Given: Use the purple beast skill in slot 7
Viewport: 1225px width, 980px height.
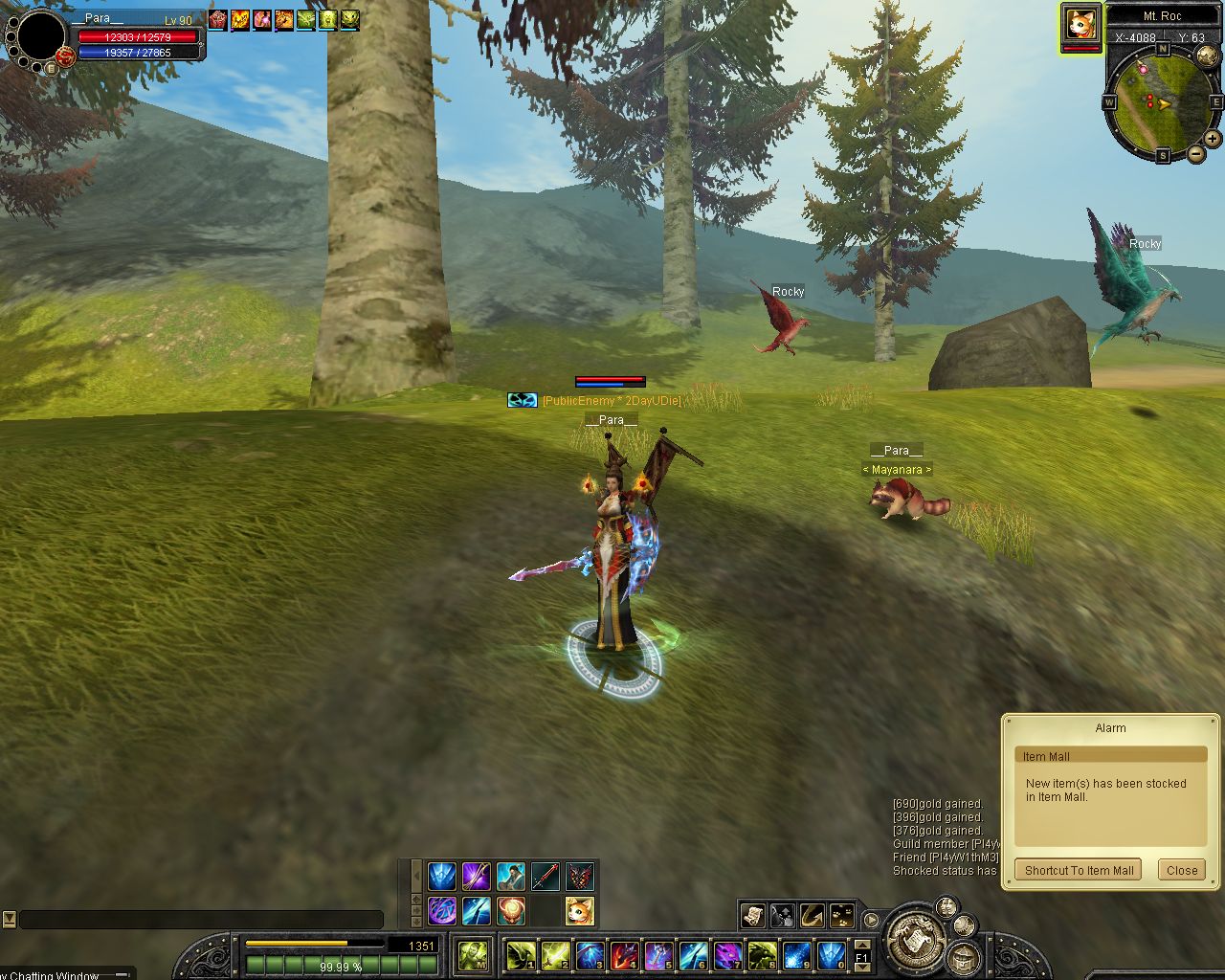Looking at the screenshot, I should point(728,954).
